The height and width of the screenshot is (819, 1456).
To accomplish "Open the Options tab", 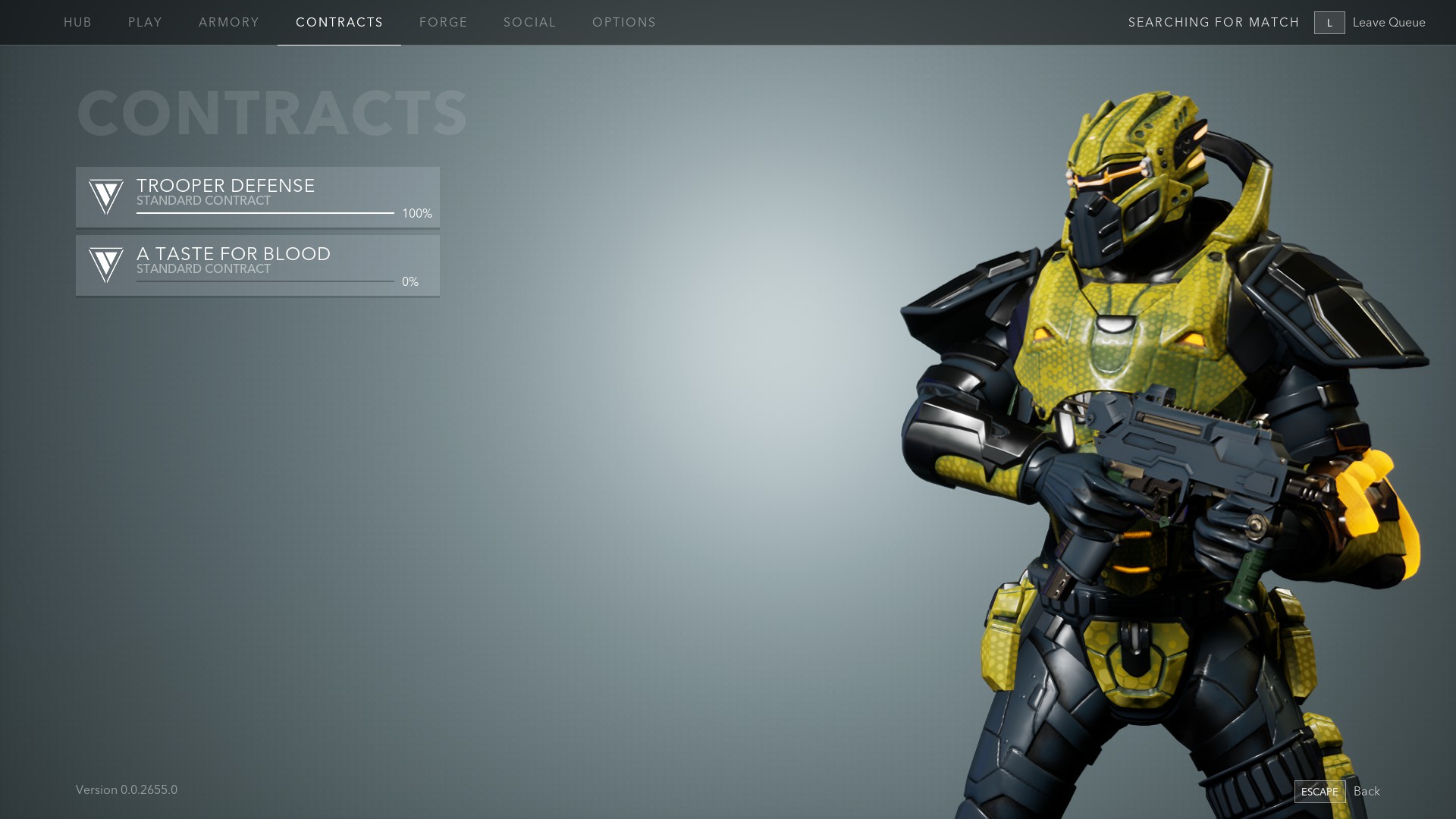I will tap(624, 23).
